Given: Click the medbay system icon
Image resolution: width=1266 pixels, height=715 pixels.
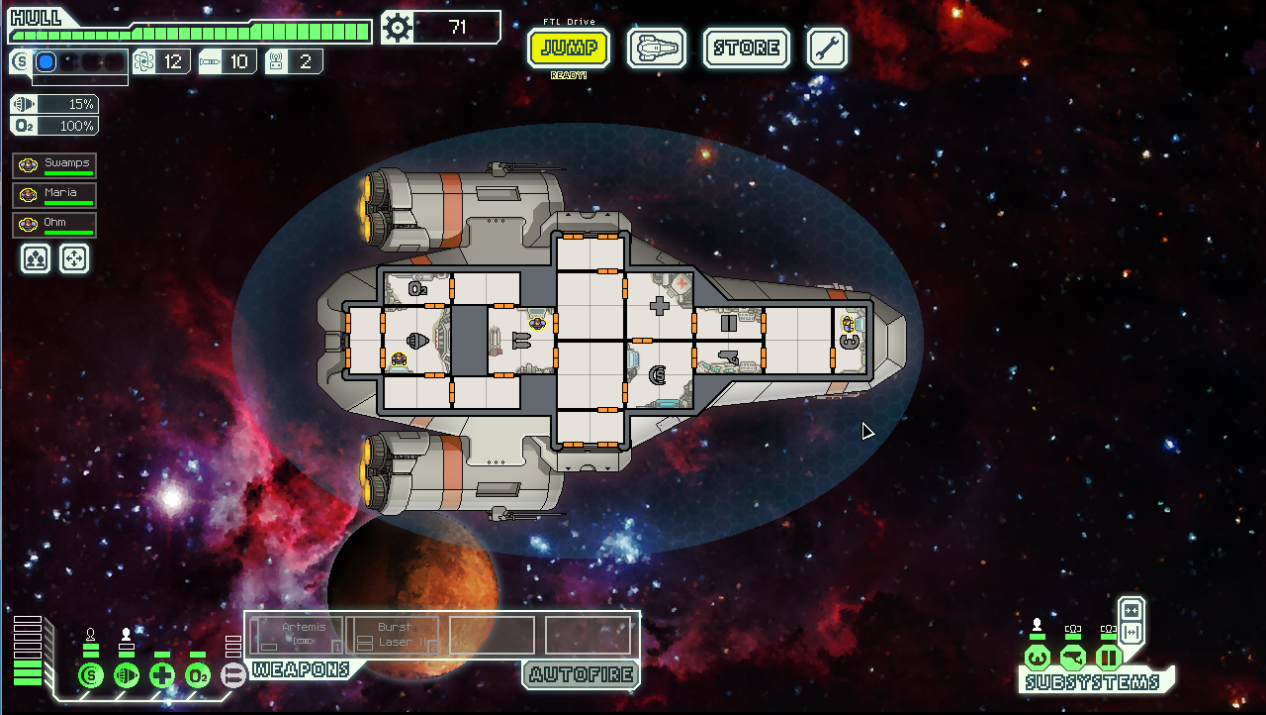Looking at the screenshot, I should [x=162, y=675].
